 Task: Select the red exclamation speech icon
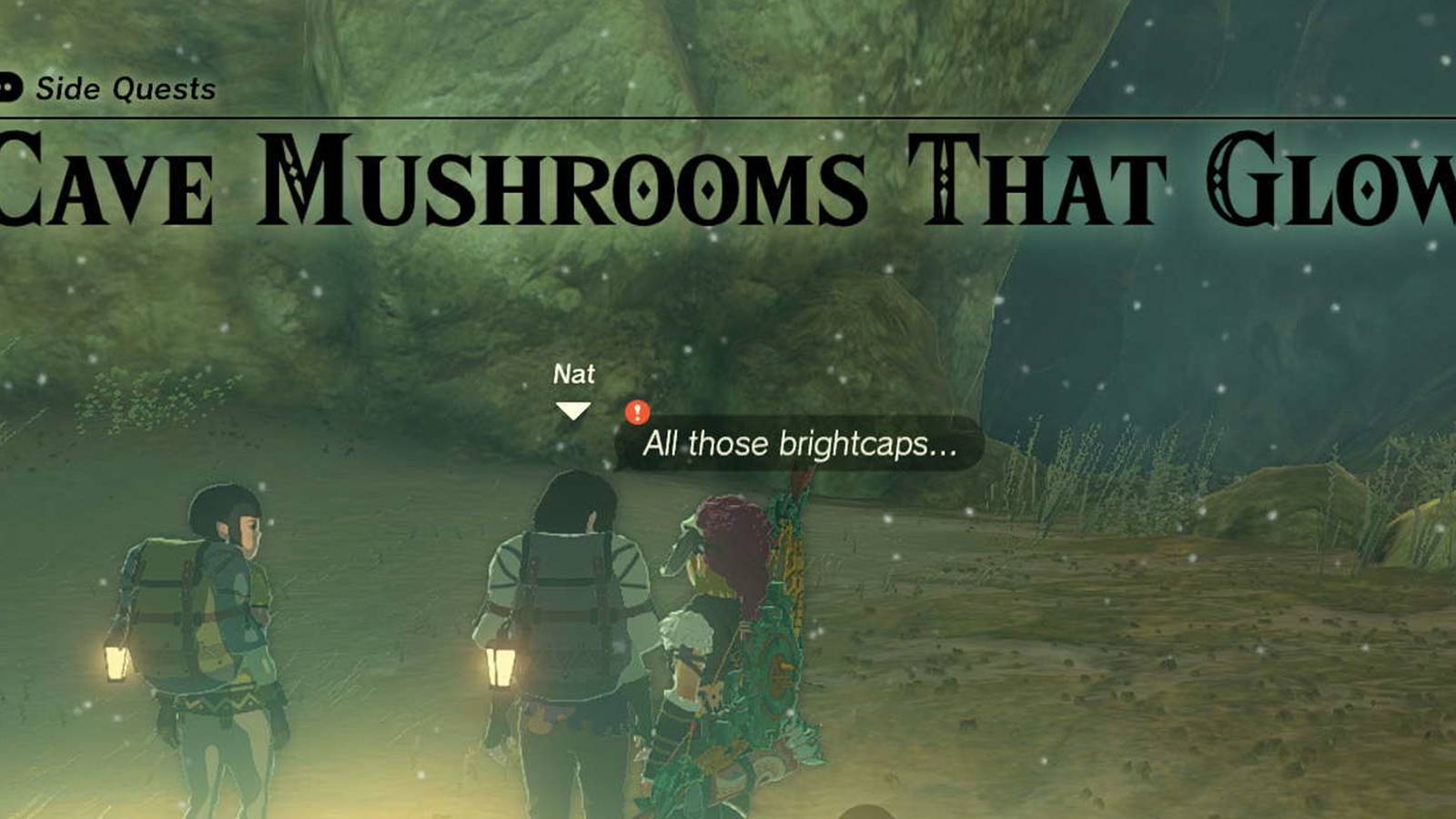coord(637,411)
